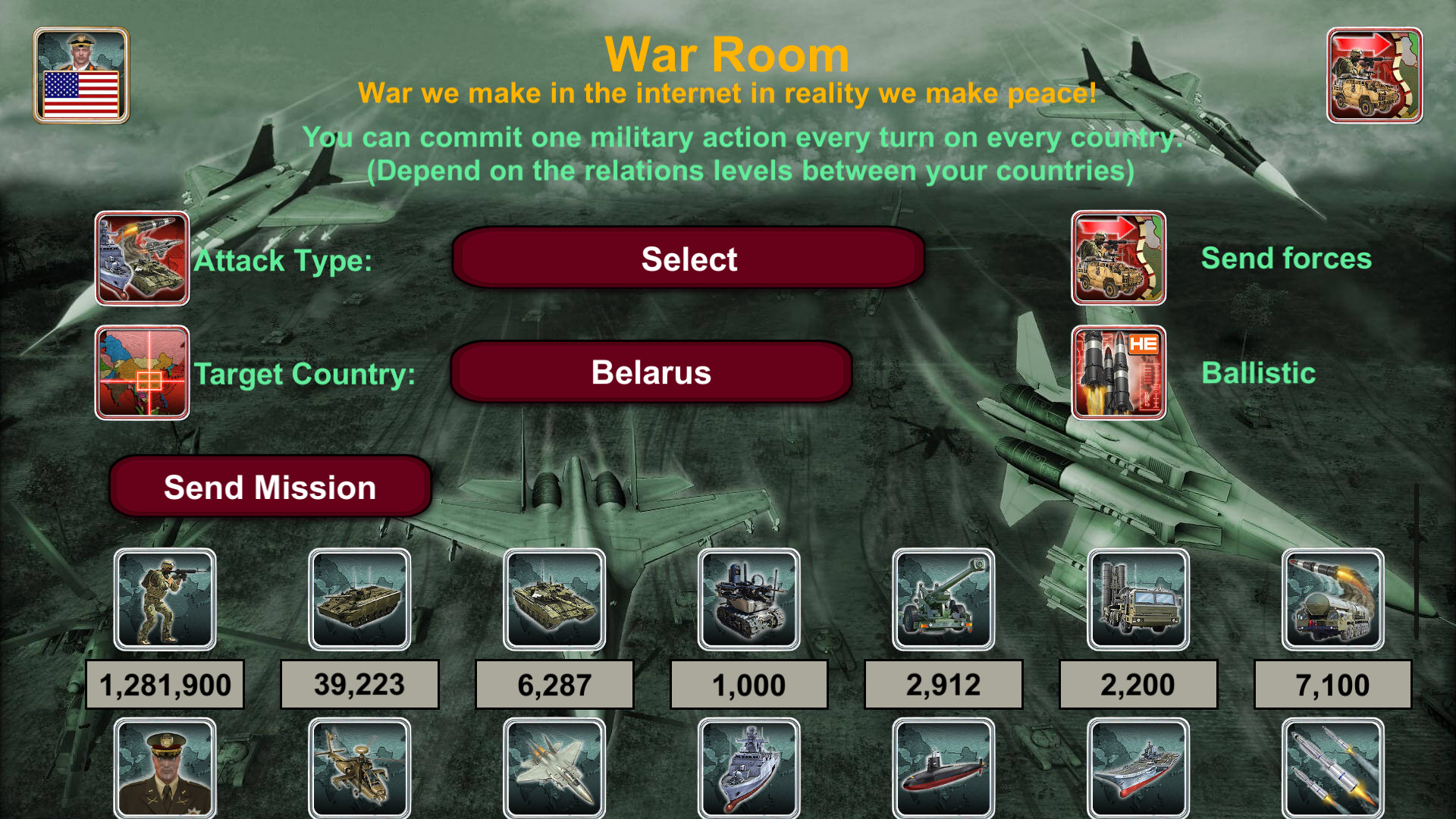
Task: Click the Ballistic missile HE icon
Action: click(x=1118, y=372)
